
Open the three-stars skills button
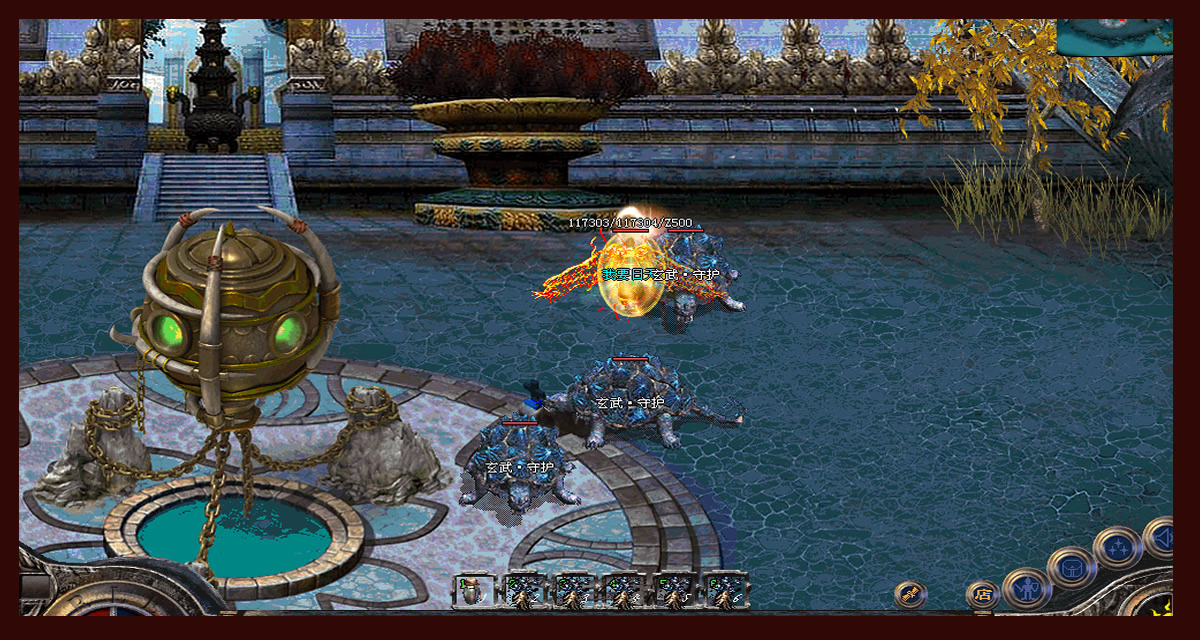coord(1116,547)
